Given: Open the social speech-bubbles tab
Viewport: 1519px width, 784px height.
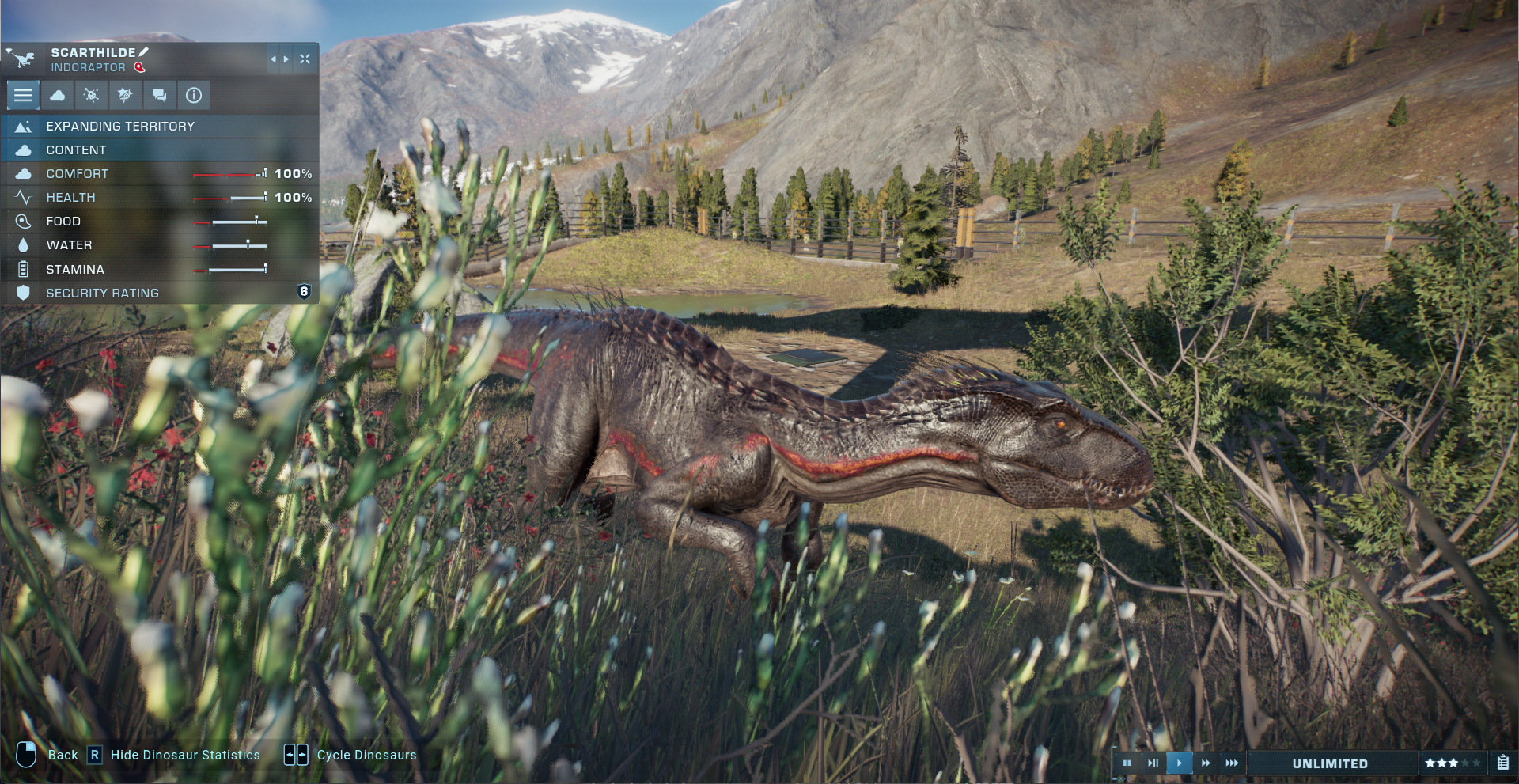Looking at the screenshot, I should click(x=160, y=96).
